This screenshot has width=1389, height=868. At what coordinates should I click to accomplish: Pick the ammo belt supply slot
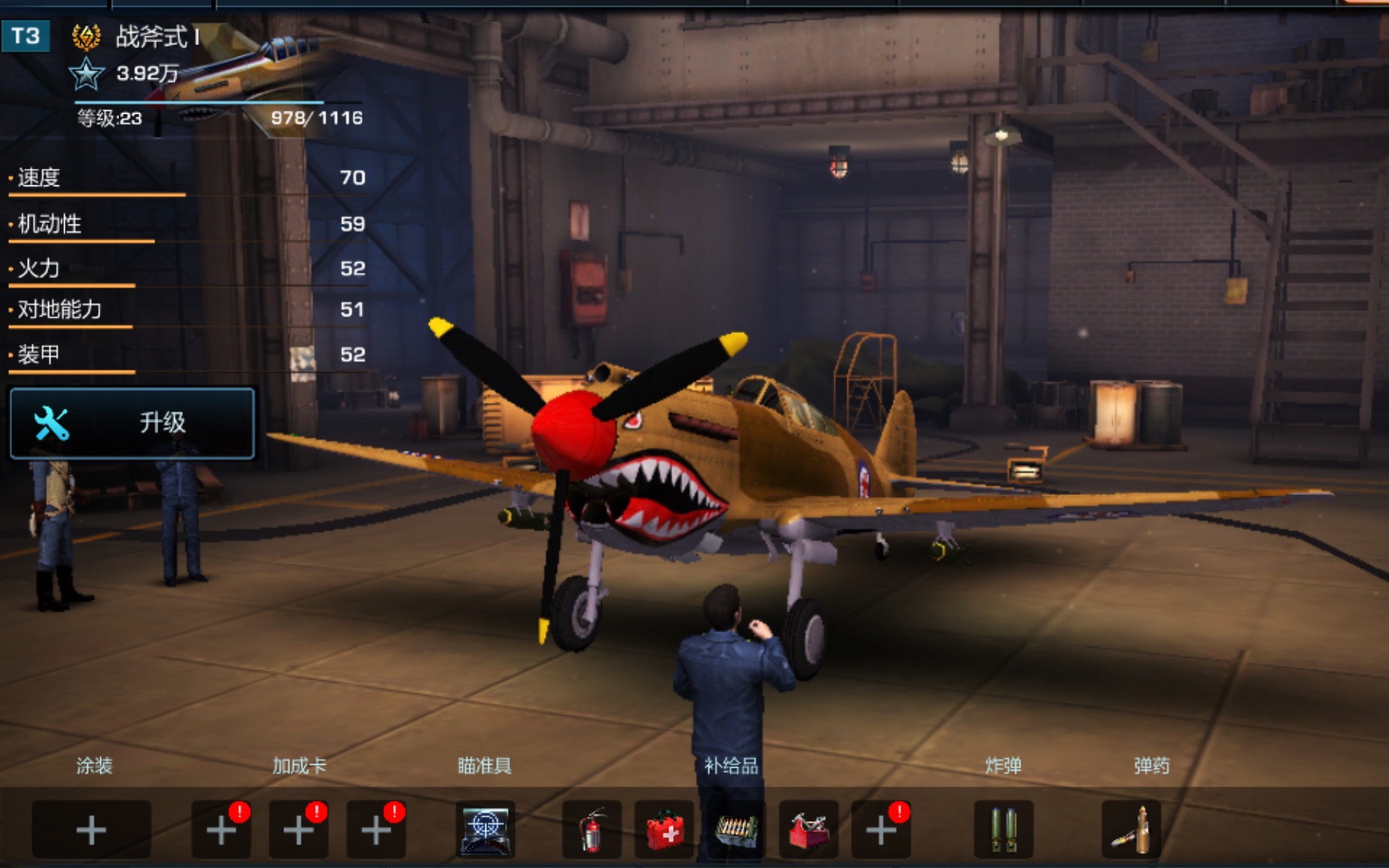pos(735,830)
